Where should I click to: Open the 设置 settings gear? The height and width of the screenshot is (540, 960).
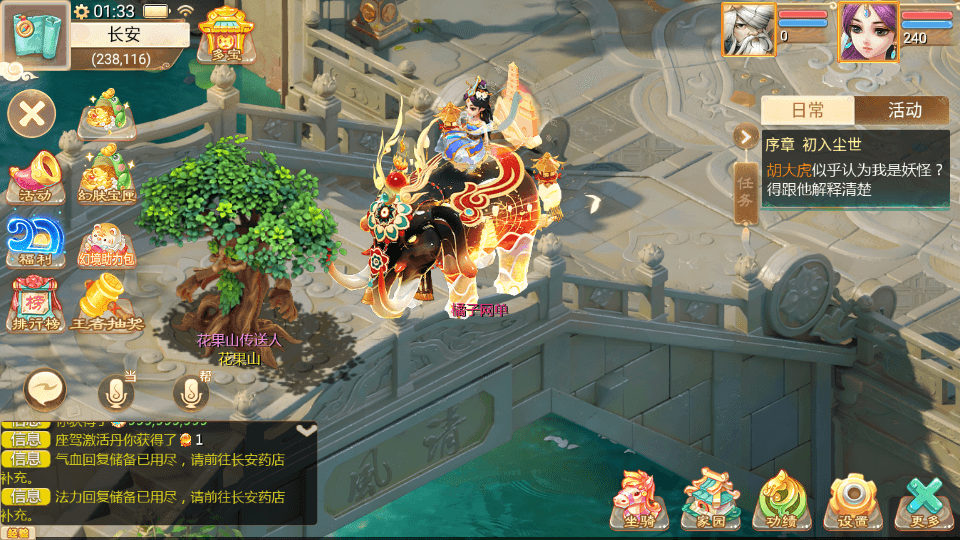pos(853,499)
